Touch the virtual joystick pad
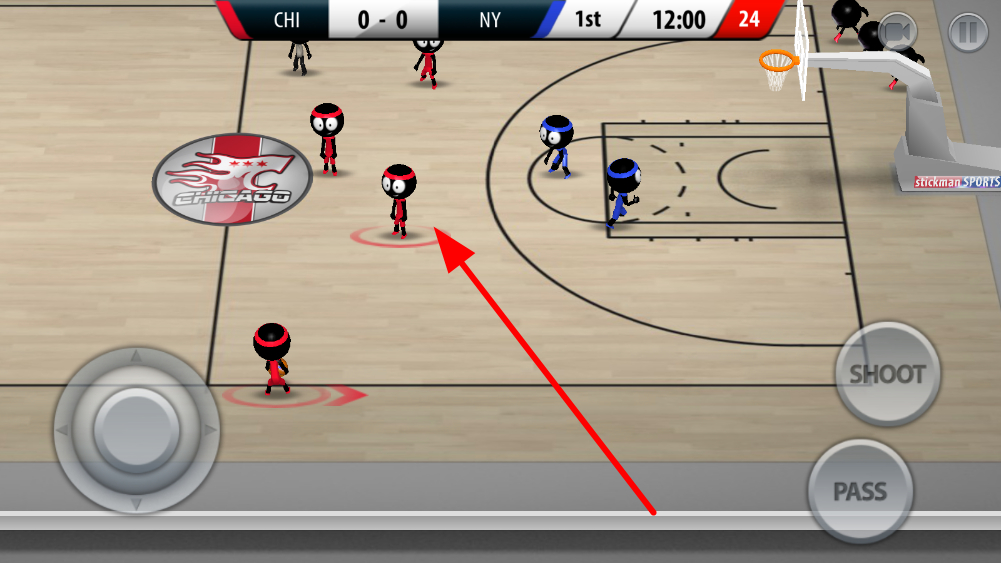1001x563 pixels. (136, 430)
